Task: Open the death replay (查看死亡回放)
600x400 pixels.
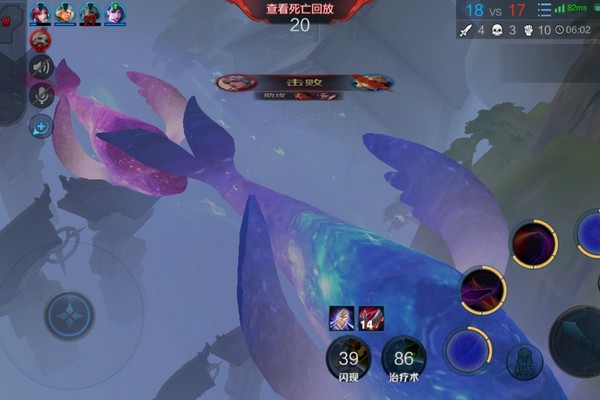Action: 300,8
